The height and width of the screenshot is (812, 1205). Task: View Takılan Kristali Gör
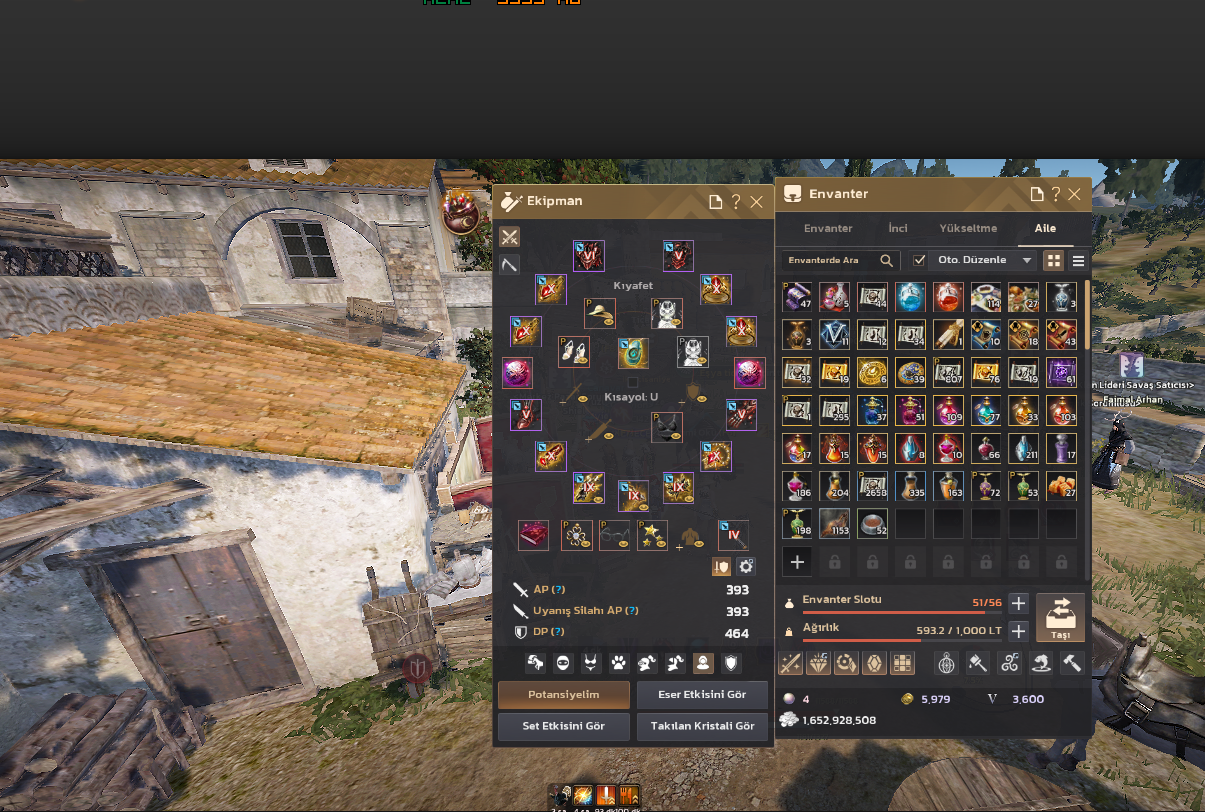(x=702, y=726)
